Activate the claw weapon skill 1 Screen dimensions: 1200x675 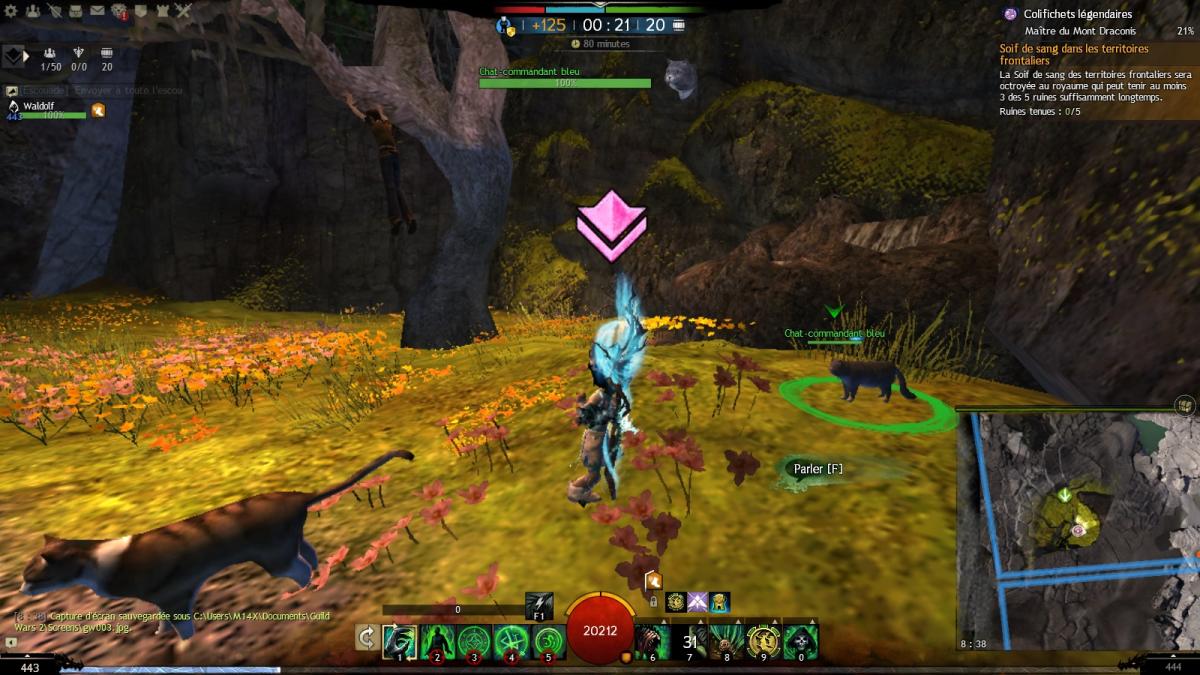(400, 641)
